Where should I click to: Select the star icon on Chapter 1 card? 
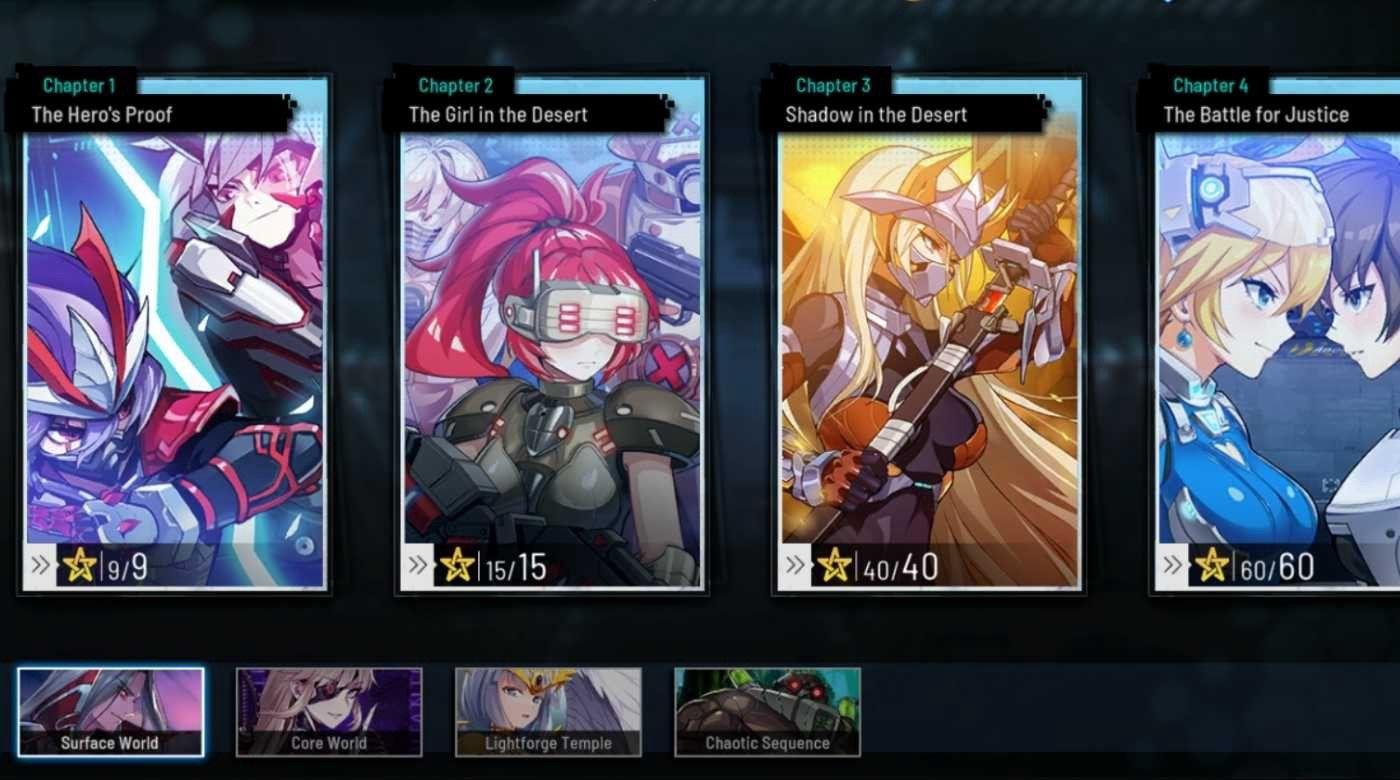point(78,564)
